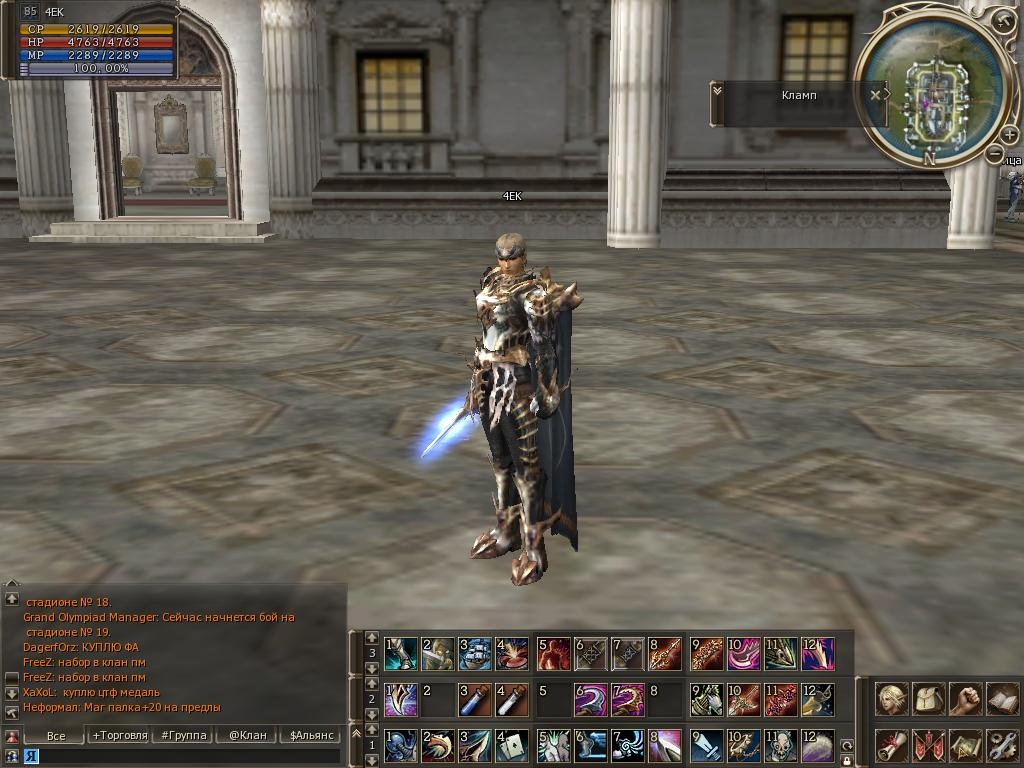Screen dimensions: 1024x768
Task: Open the quest scroll icon
Action: click(x=892, y=745)
